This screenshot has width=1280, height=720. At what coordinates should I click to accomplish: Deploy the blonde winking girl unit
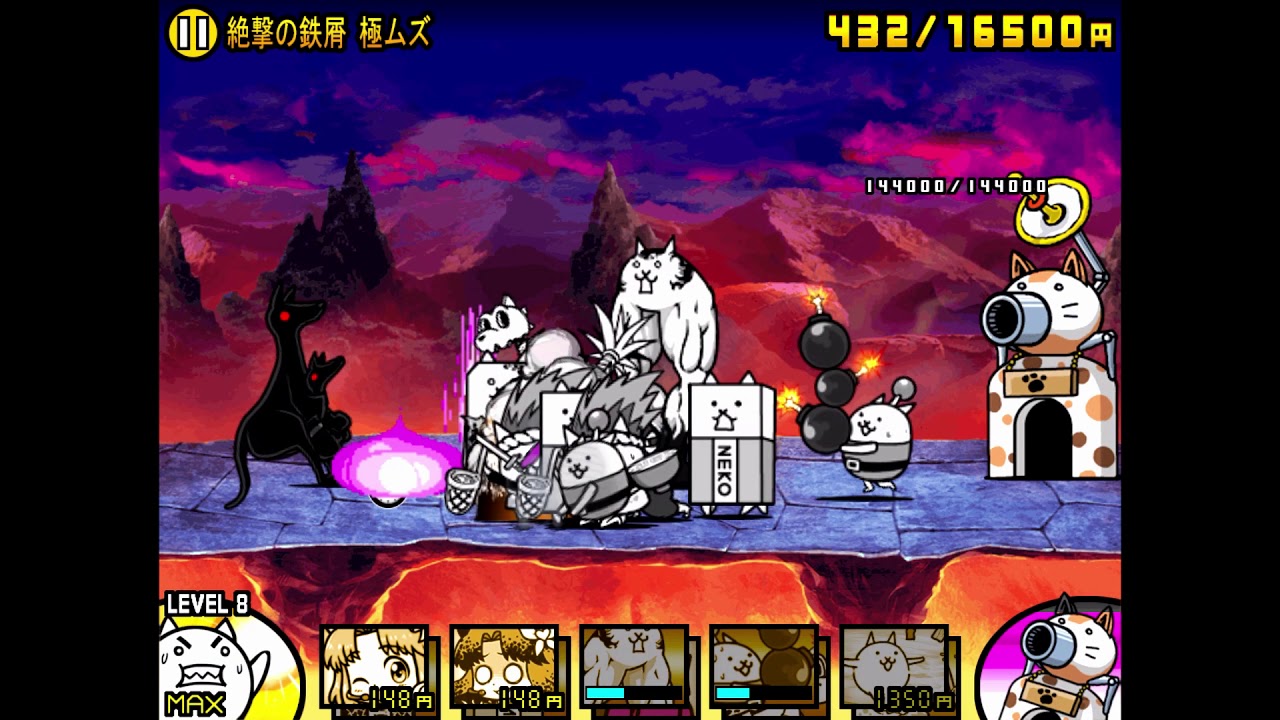click(375, 667)
